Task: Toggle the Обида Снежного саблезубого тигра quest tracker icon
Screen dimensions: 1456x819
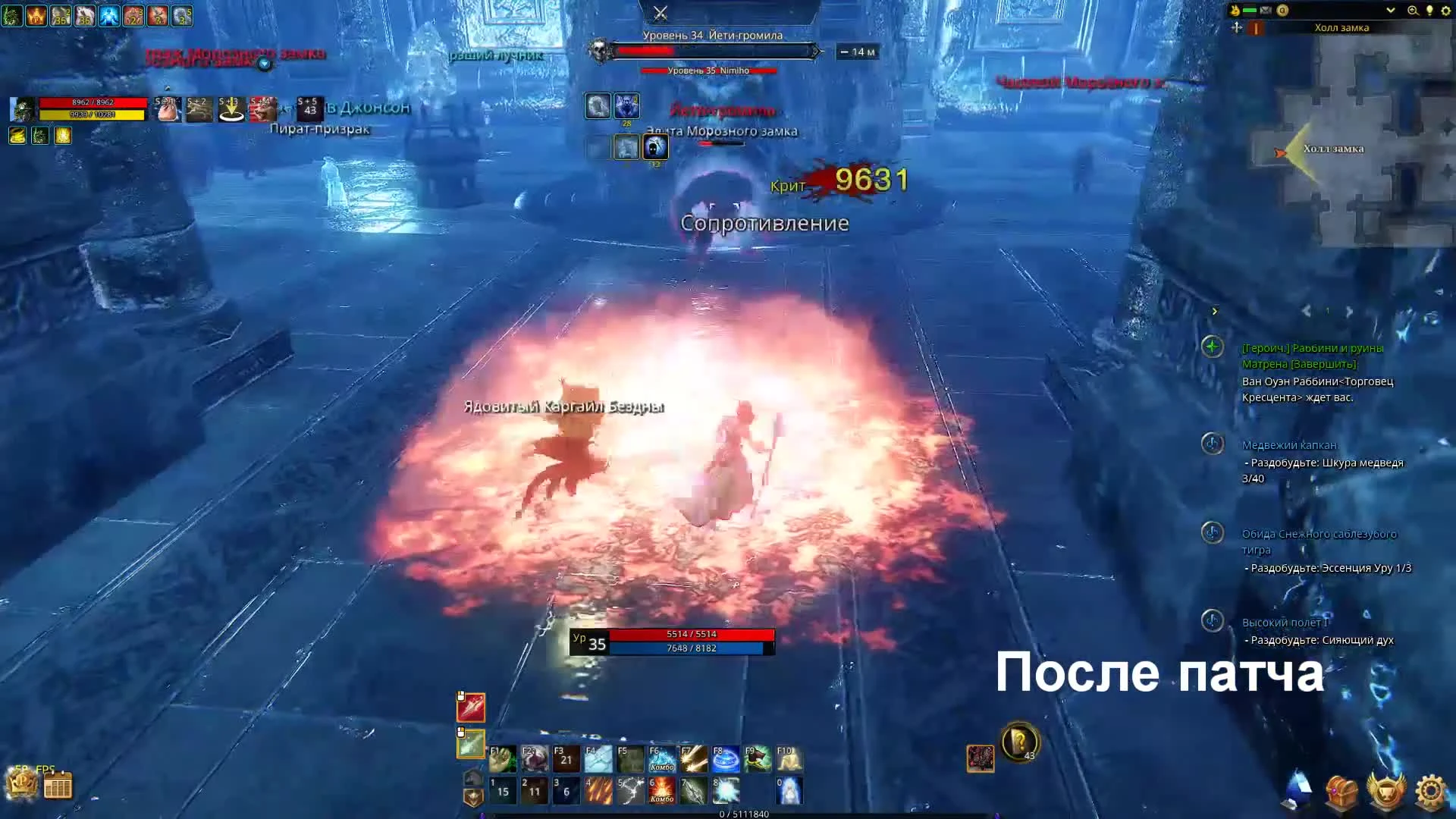Action: (1212, 535)
